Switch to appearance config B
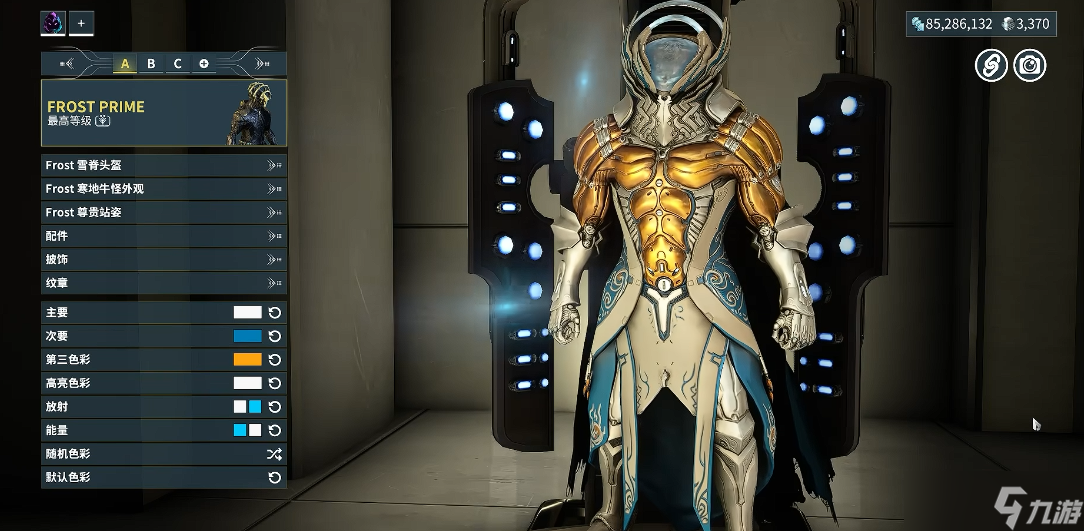 151,64
